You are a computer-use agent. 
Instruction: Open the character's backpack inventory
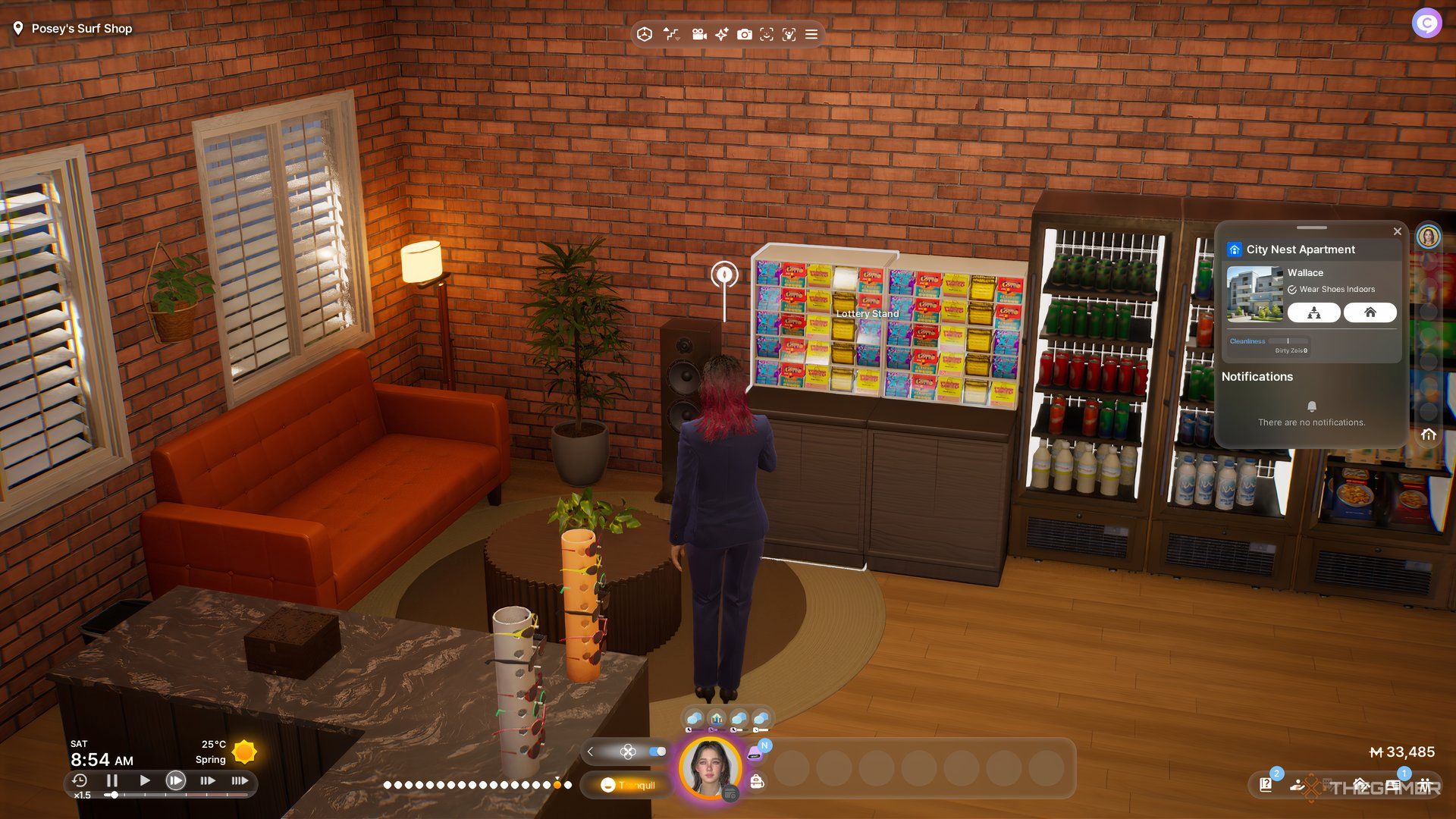[x=757, y=782]
